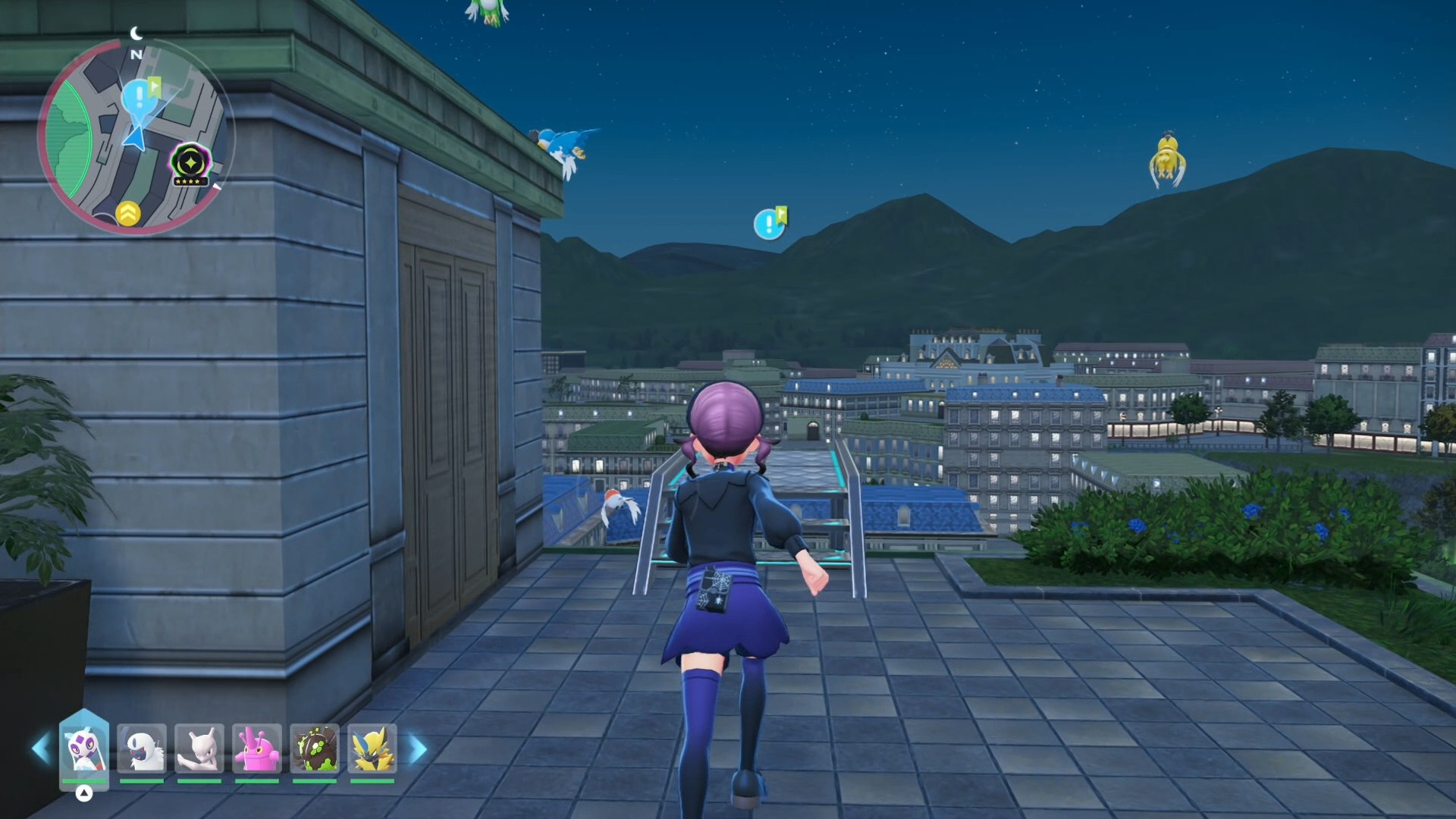This screenshot has height=819, width=1456.
Task: Switch to Mewtwo in the party
Action: tap(199, 749)
